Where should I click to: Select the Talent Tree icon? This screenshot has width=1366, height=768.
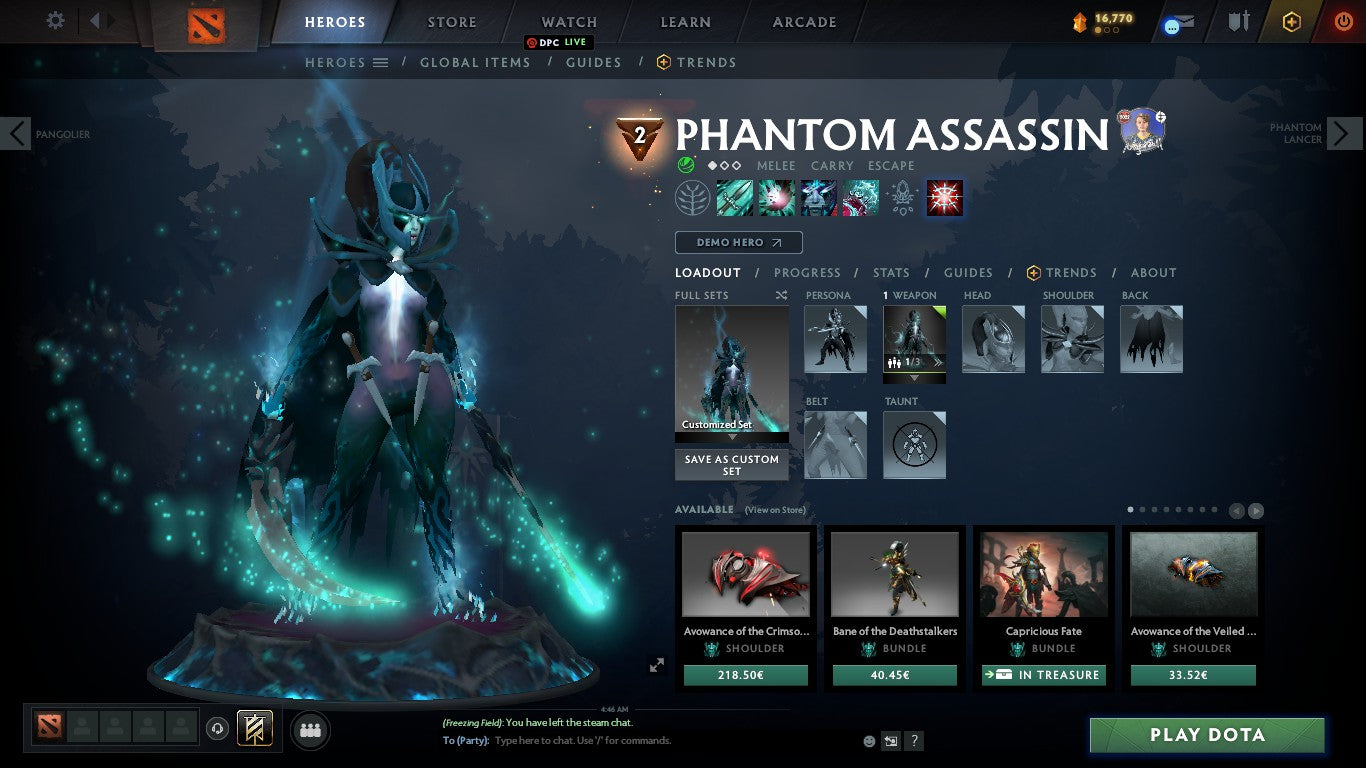pyautogui.click(x=693, y=197)
